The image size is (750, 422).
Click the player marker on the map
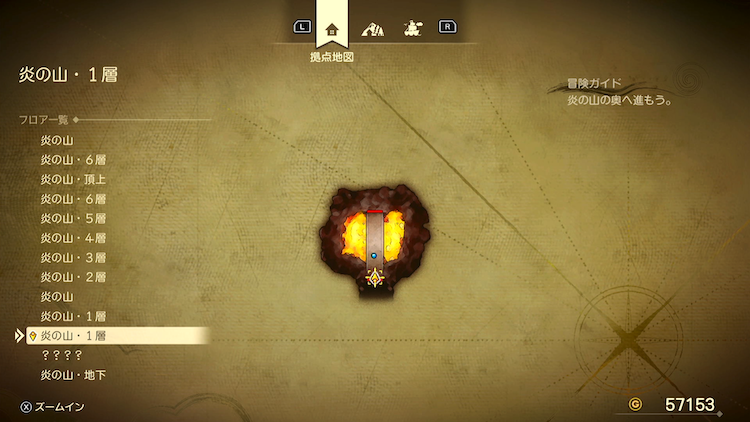click(375, 278)
